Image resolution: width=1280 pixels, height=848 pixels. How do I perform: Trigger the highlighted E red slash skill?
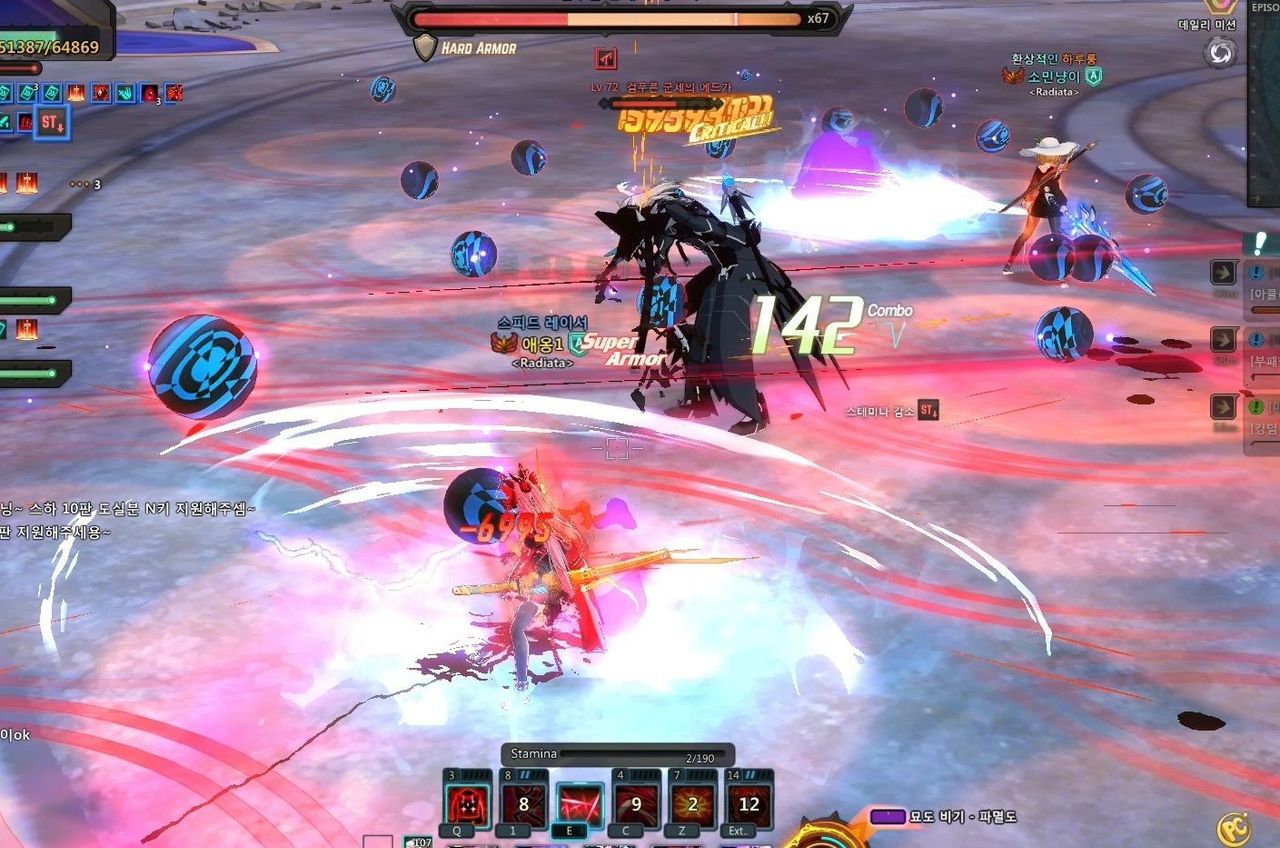click(x=580, y=805)
